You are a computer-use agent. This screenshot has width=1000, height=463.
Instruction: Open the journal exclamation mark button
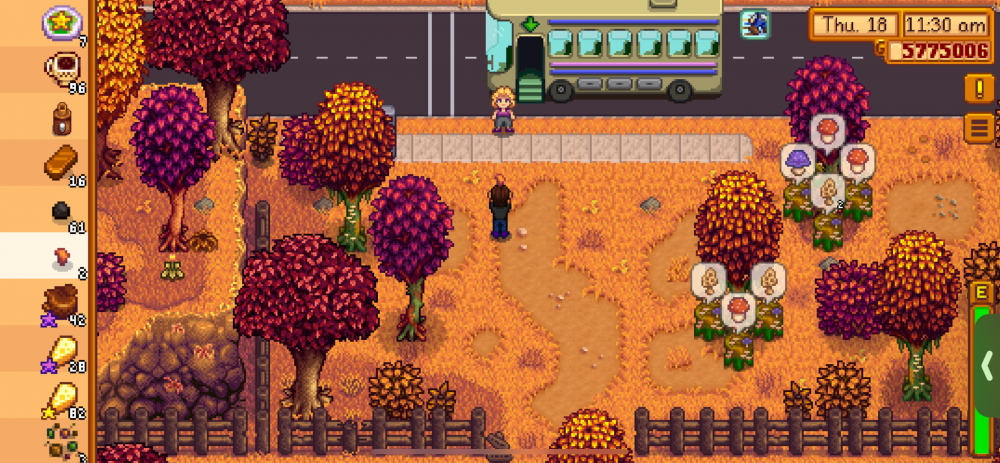(x=979, y=88)
